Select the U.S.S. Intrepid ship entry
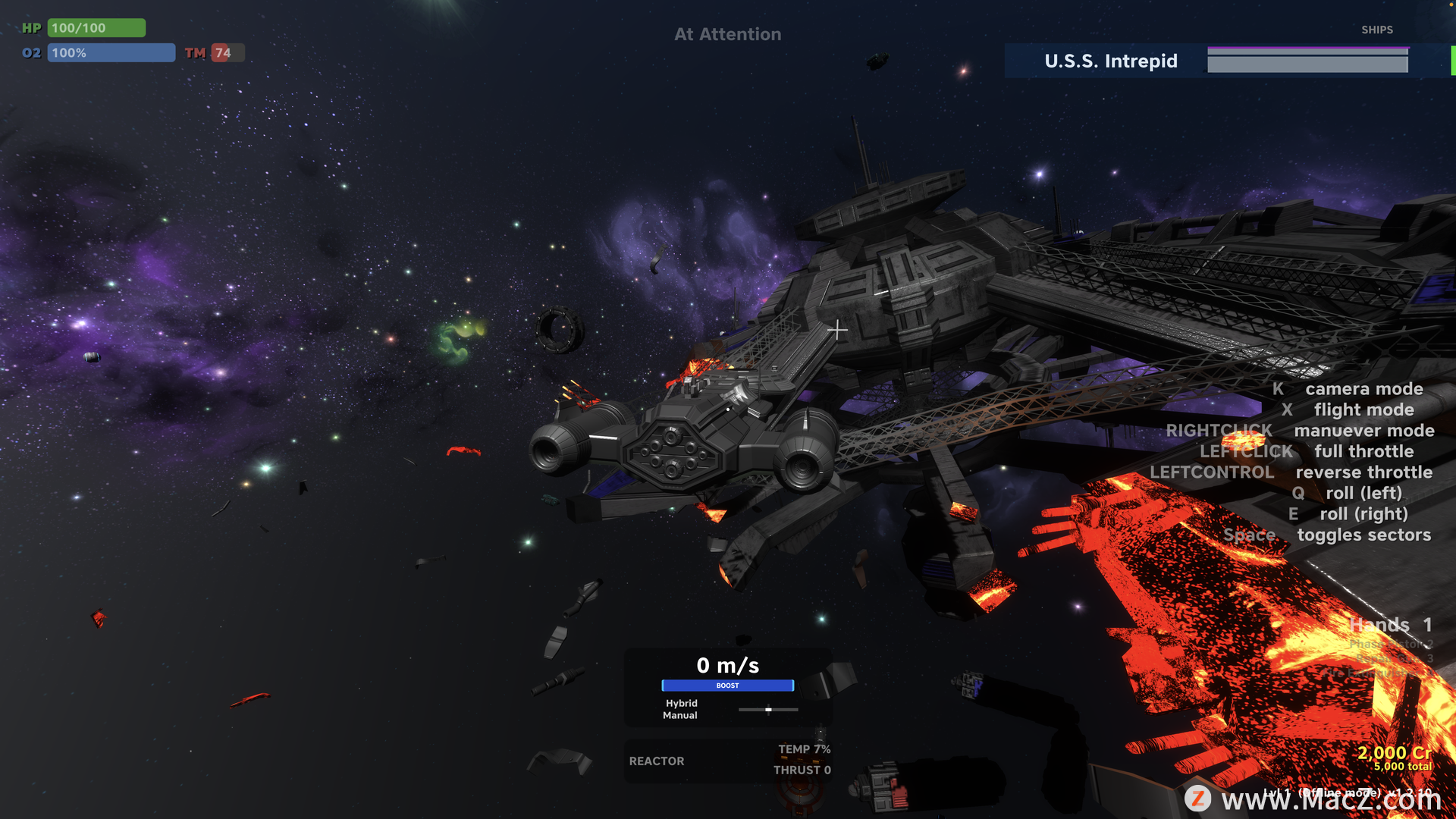 coord(1110,61)
